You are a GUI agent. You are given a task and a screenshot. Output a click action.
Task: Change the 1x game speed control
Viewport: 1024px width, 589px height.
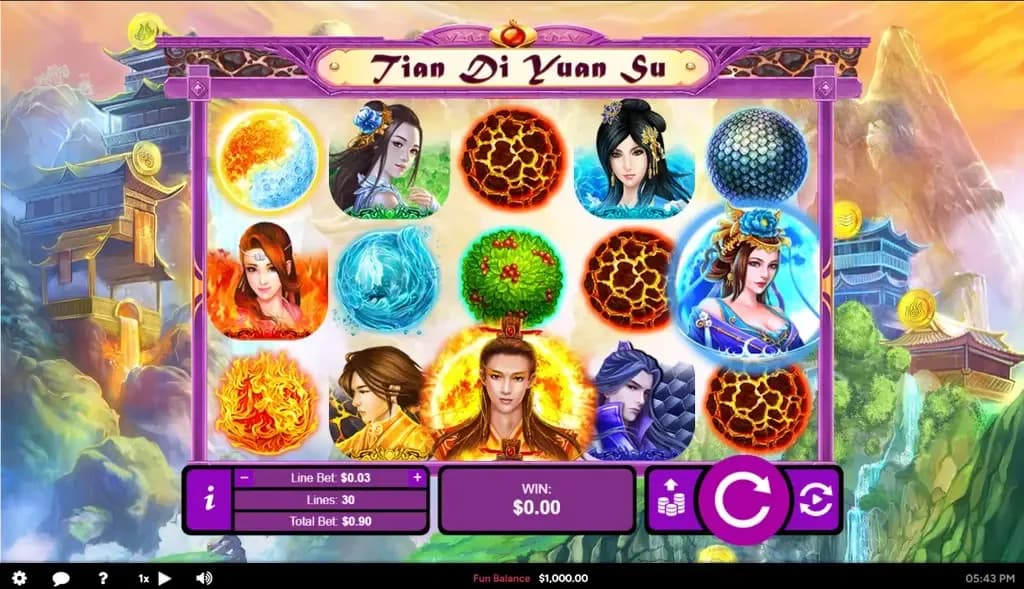pos(154,578)
